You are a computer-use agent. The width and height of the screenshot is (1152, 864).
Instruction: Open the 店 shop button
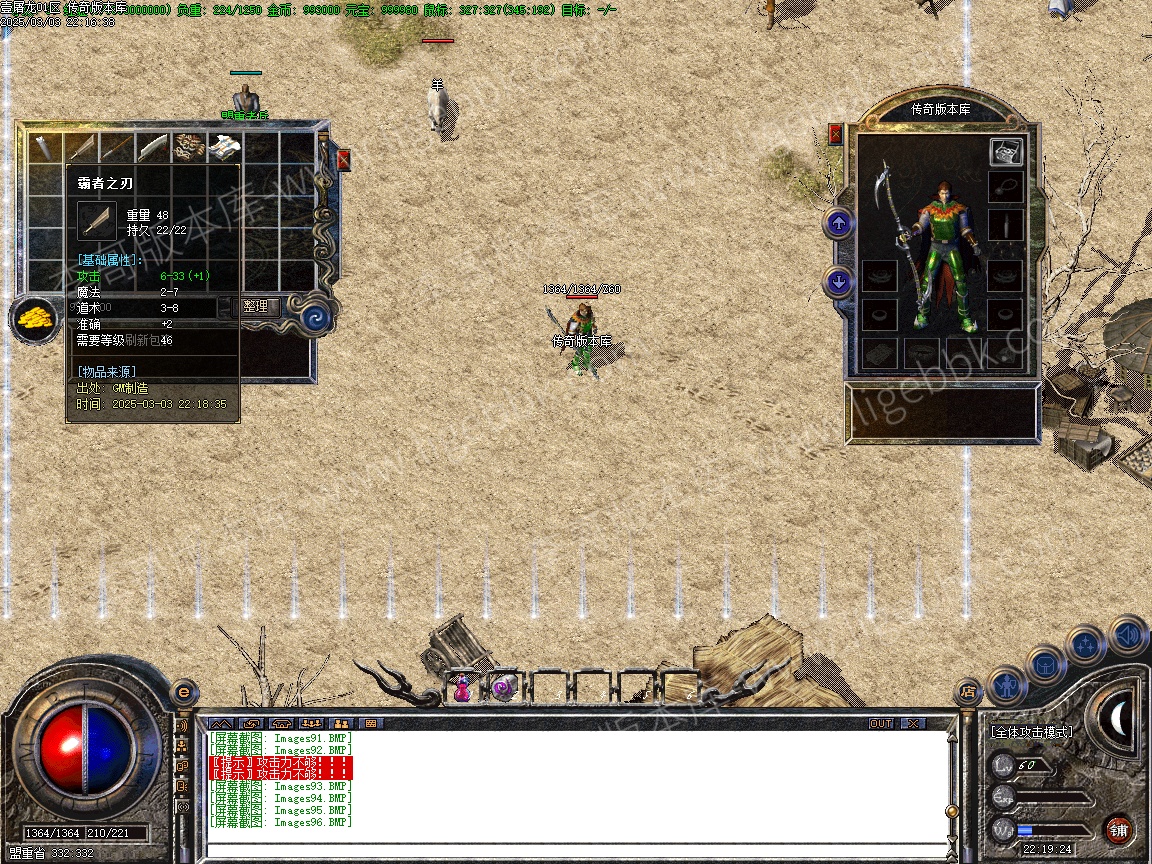click(967, 690)
